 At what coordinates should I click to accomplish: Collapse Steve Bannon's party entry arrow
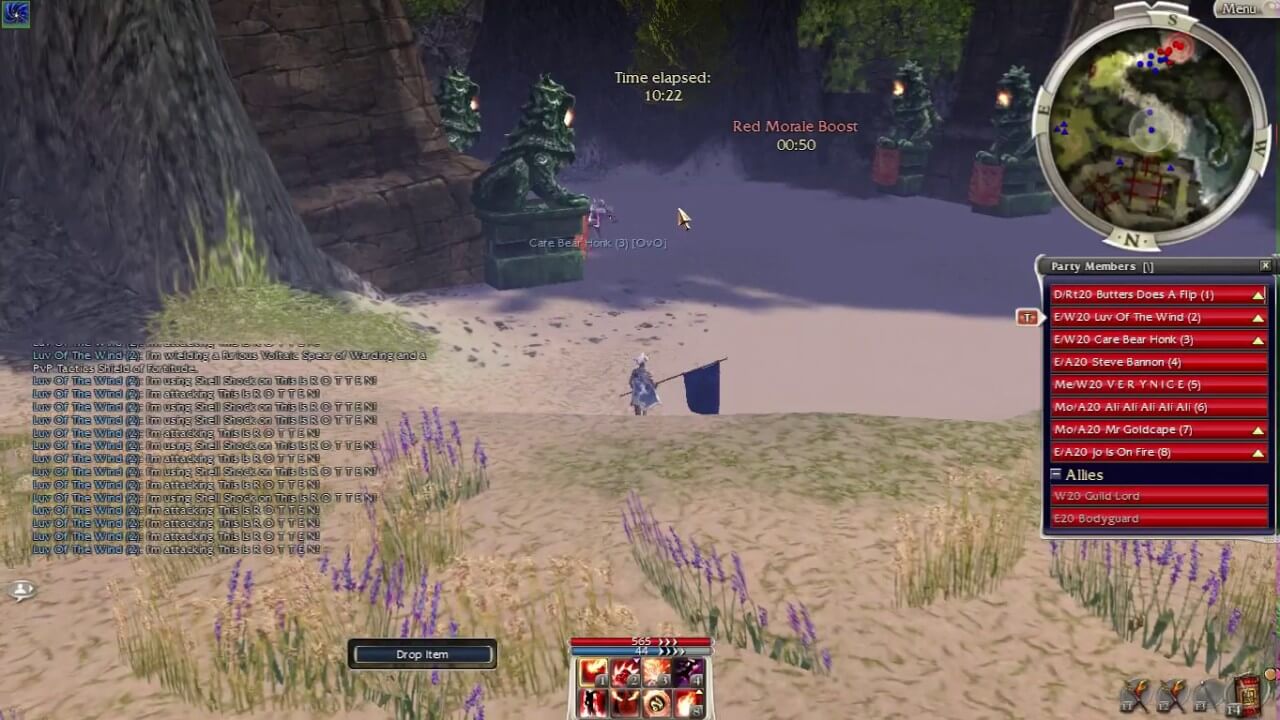[1258, 361]
